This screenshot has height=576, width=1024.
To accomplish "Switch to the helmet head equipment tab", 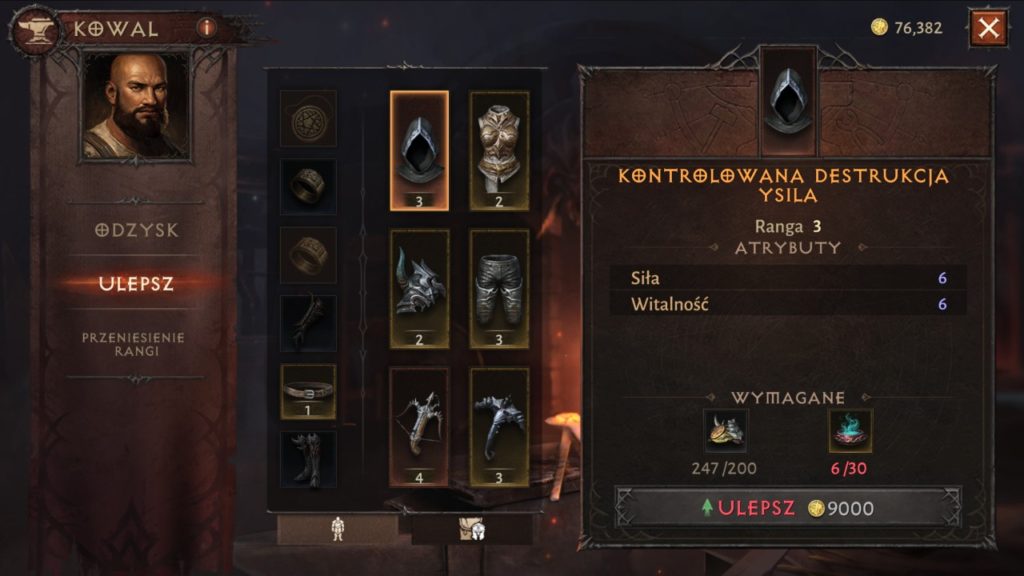I will 471,530.
